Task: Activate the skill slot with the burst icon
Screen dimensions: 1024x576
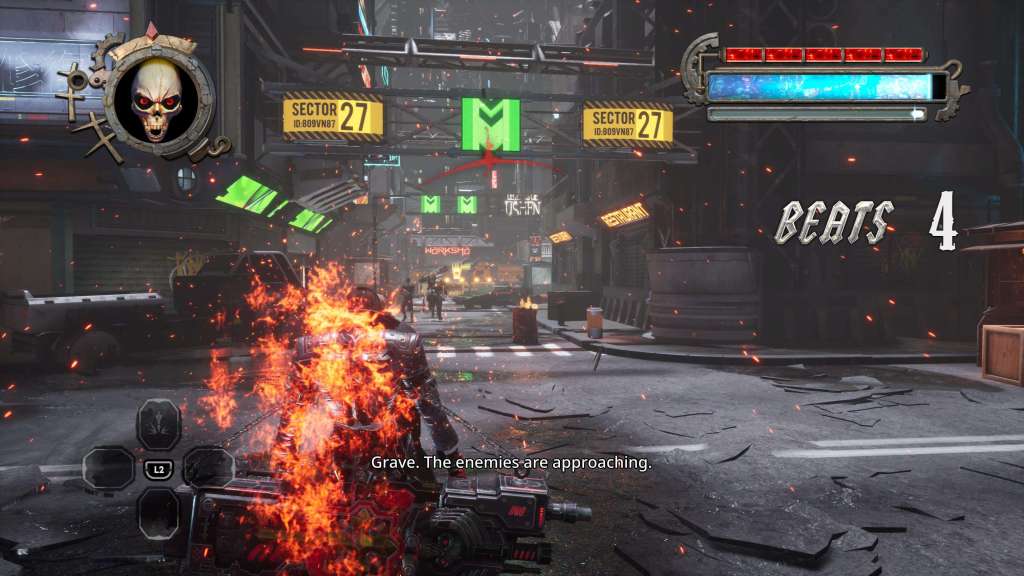Action: 158,424
